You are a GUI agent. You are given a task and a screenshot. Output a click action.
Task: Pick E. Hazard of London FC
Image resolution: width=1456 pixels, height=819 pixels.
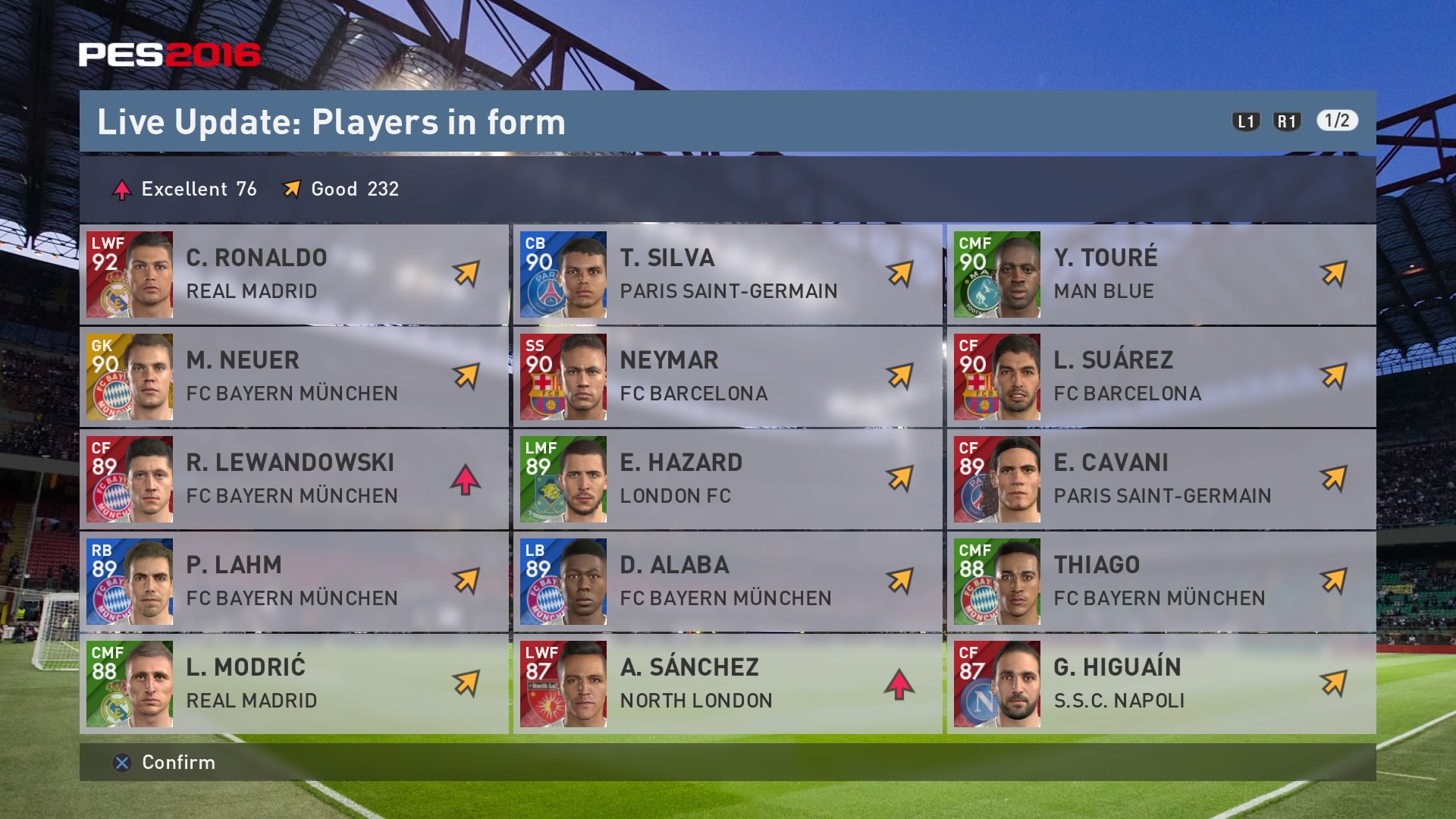point(728,479)
